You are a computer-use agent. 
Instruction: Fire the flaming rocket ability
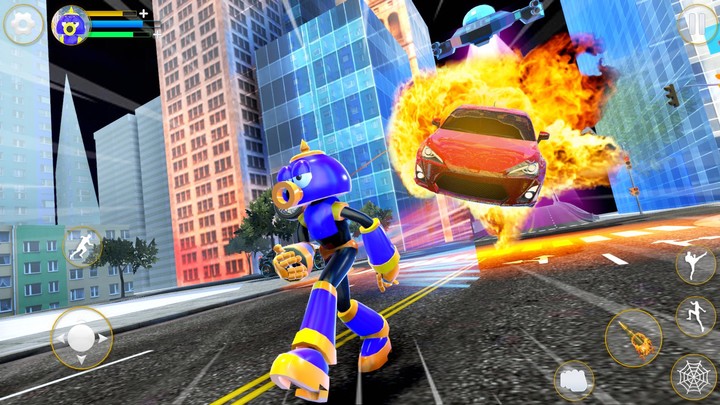pyautogui.click(x=633, y=337)
